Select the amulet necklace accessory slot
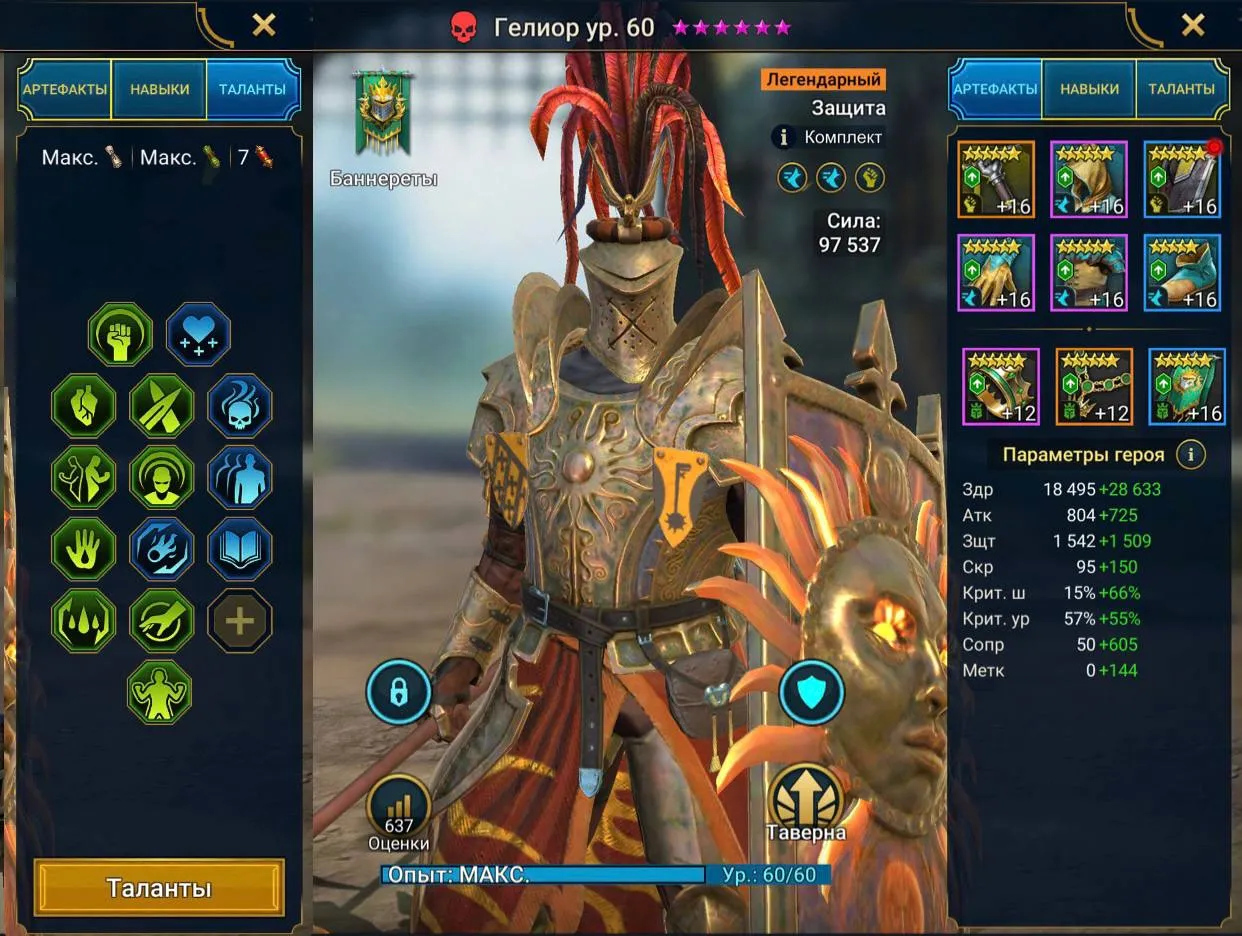The width and height of the screenshot is (1242, 936). coord(1094,386)
